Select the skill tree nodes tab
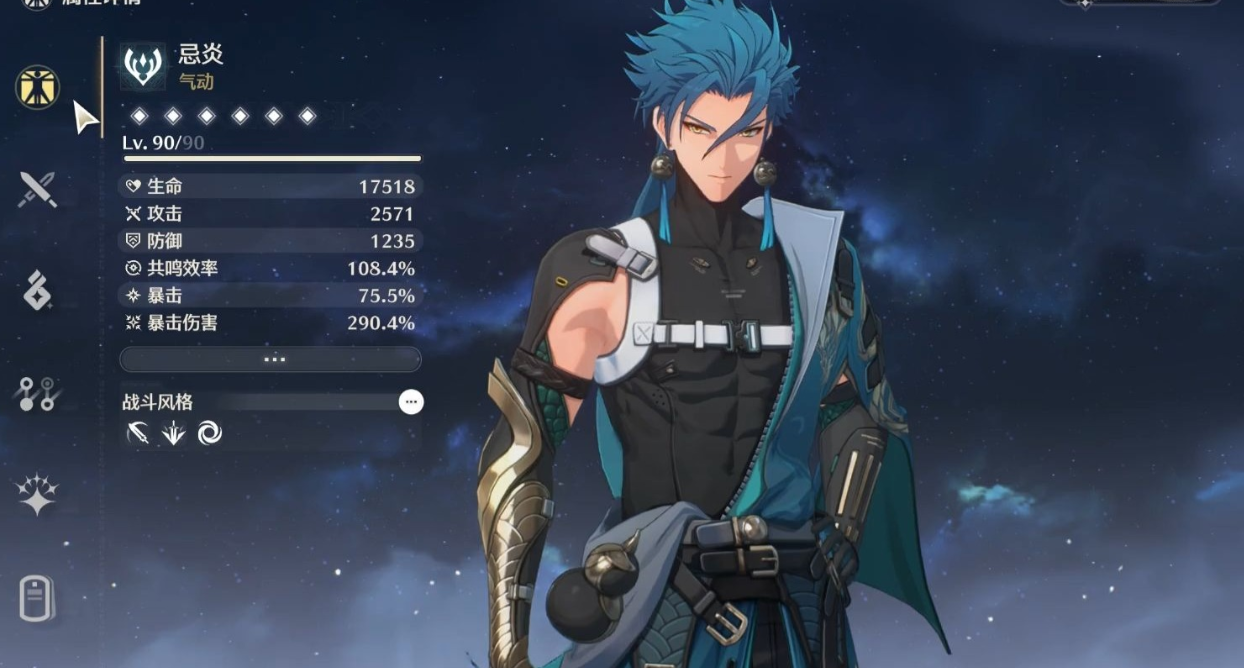 coord(38,394)
